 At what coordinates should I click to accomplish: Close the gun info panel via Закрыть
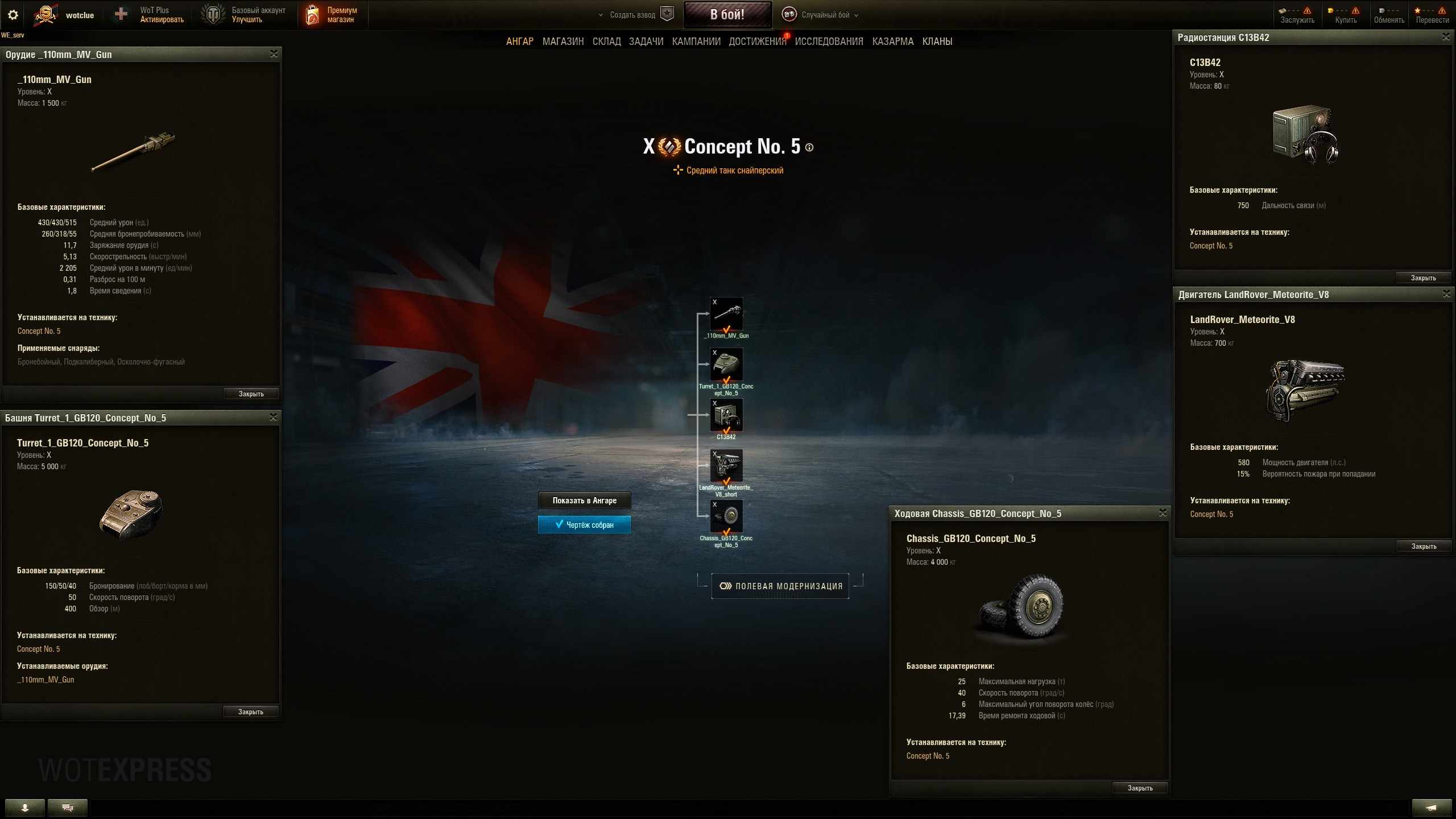tap(251, 394)
